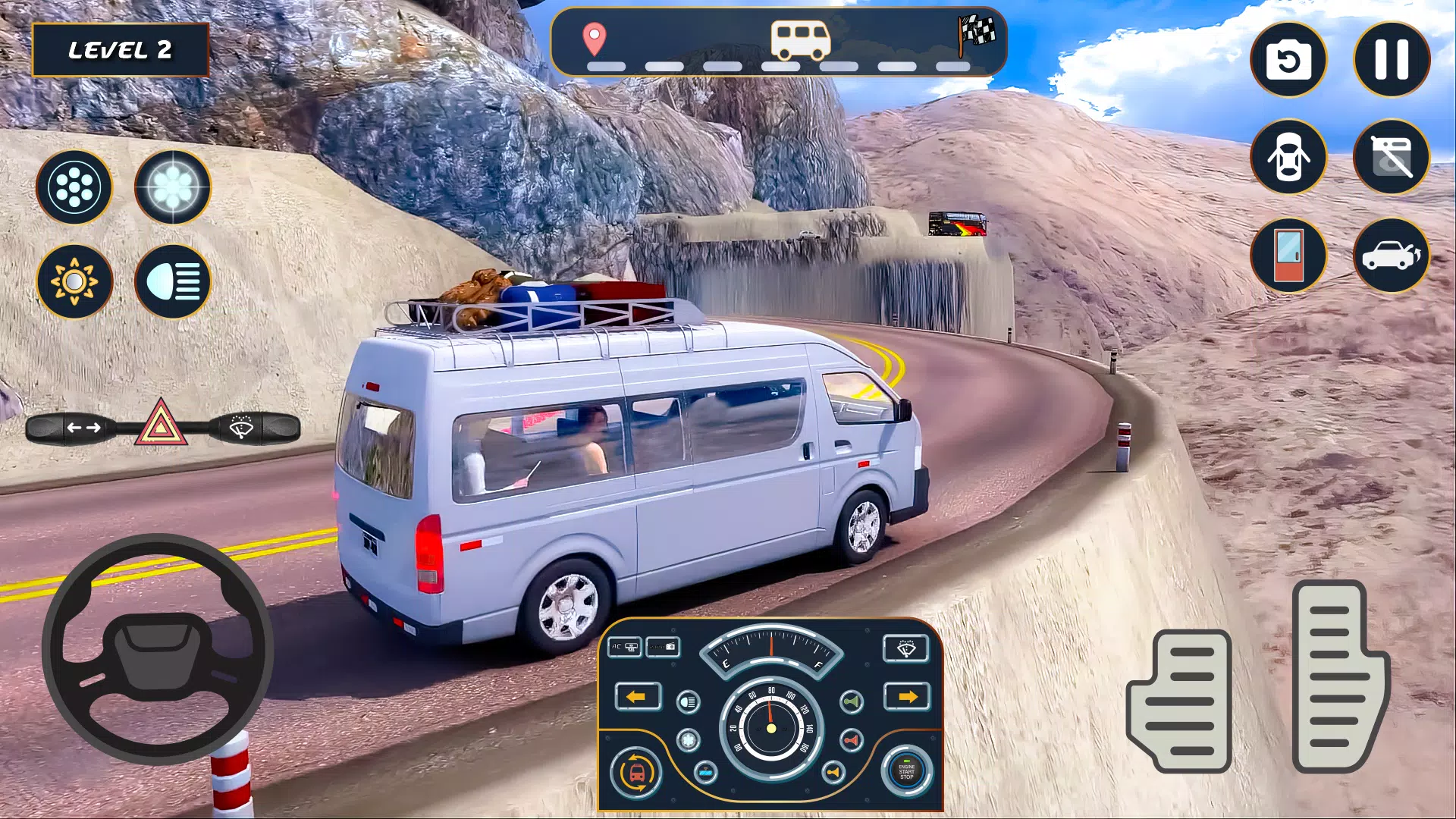Activate the left turn signal arrow

tap(639, 696)
